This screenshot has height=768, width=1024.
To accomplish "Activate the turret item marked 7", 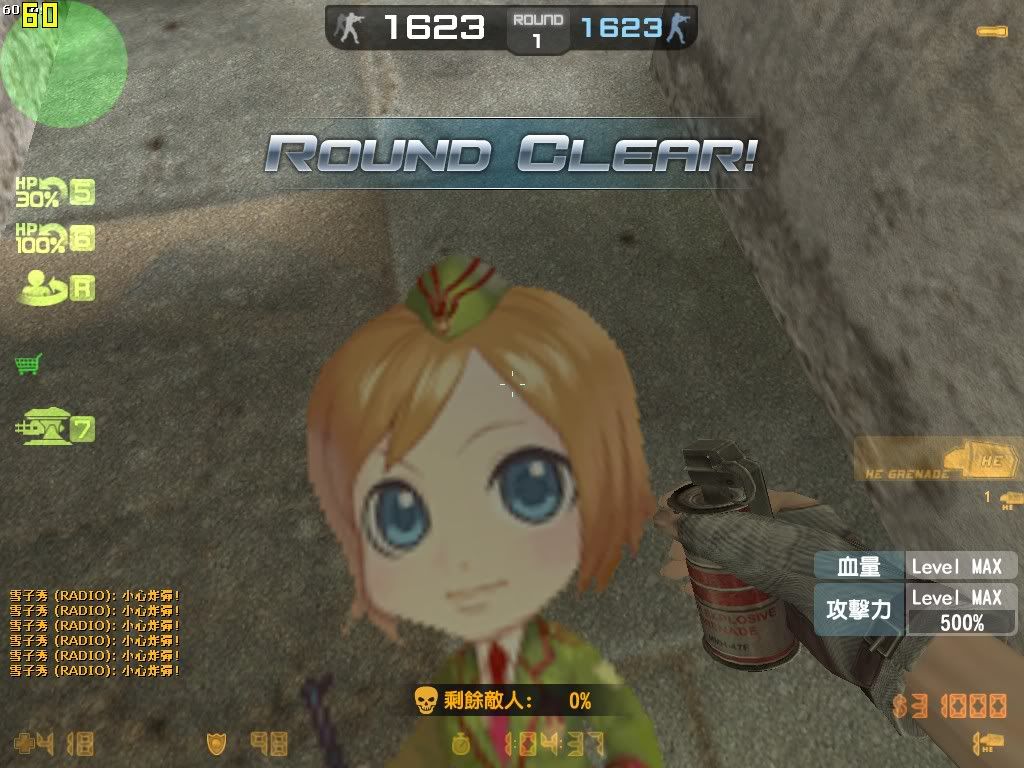I will (x=54, y=429).
